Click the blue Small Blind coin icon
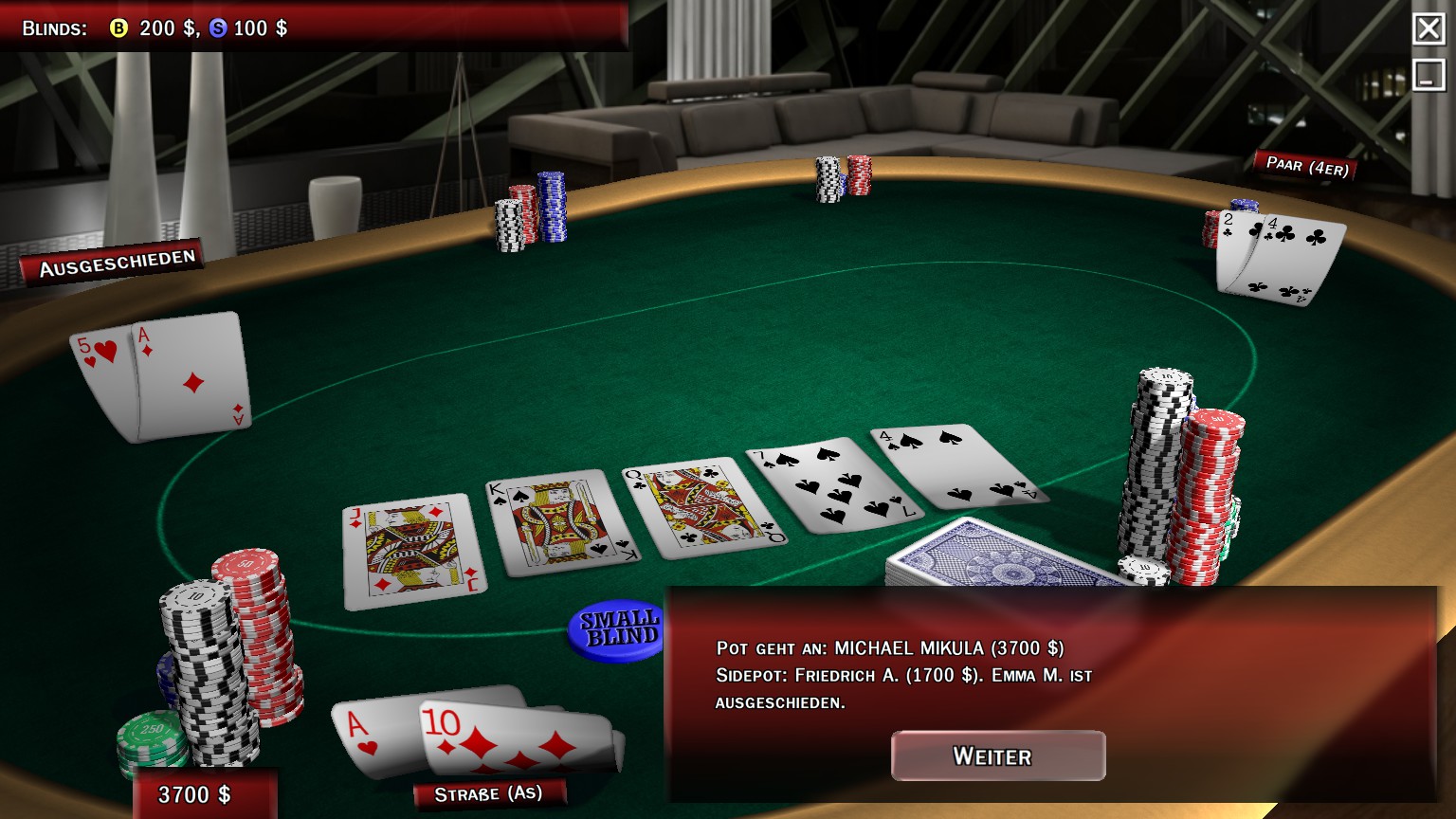1456x819 pixels. [x=220, y=29]
